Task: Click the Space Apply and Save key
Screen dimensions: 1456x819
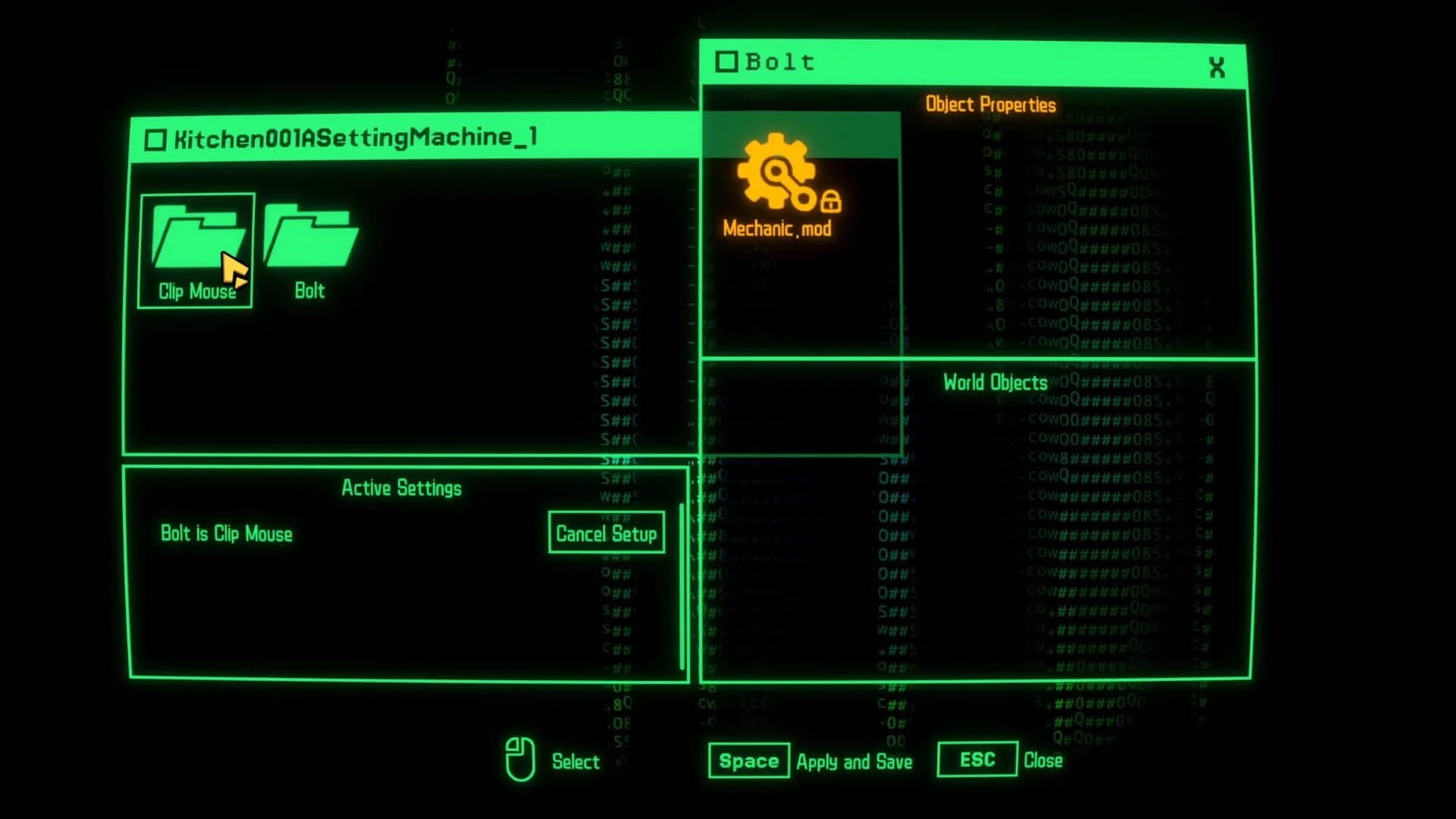Action: (x=748, y=761)
